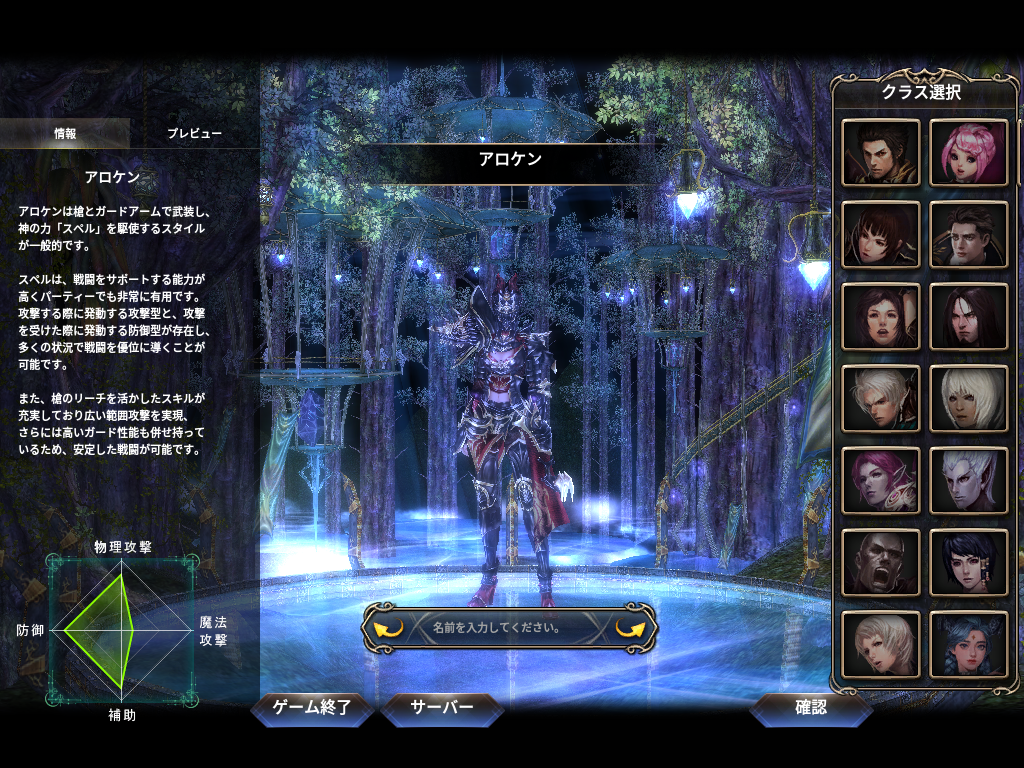Pick the short blonde-haired woman portrait

tap(881, 644)
